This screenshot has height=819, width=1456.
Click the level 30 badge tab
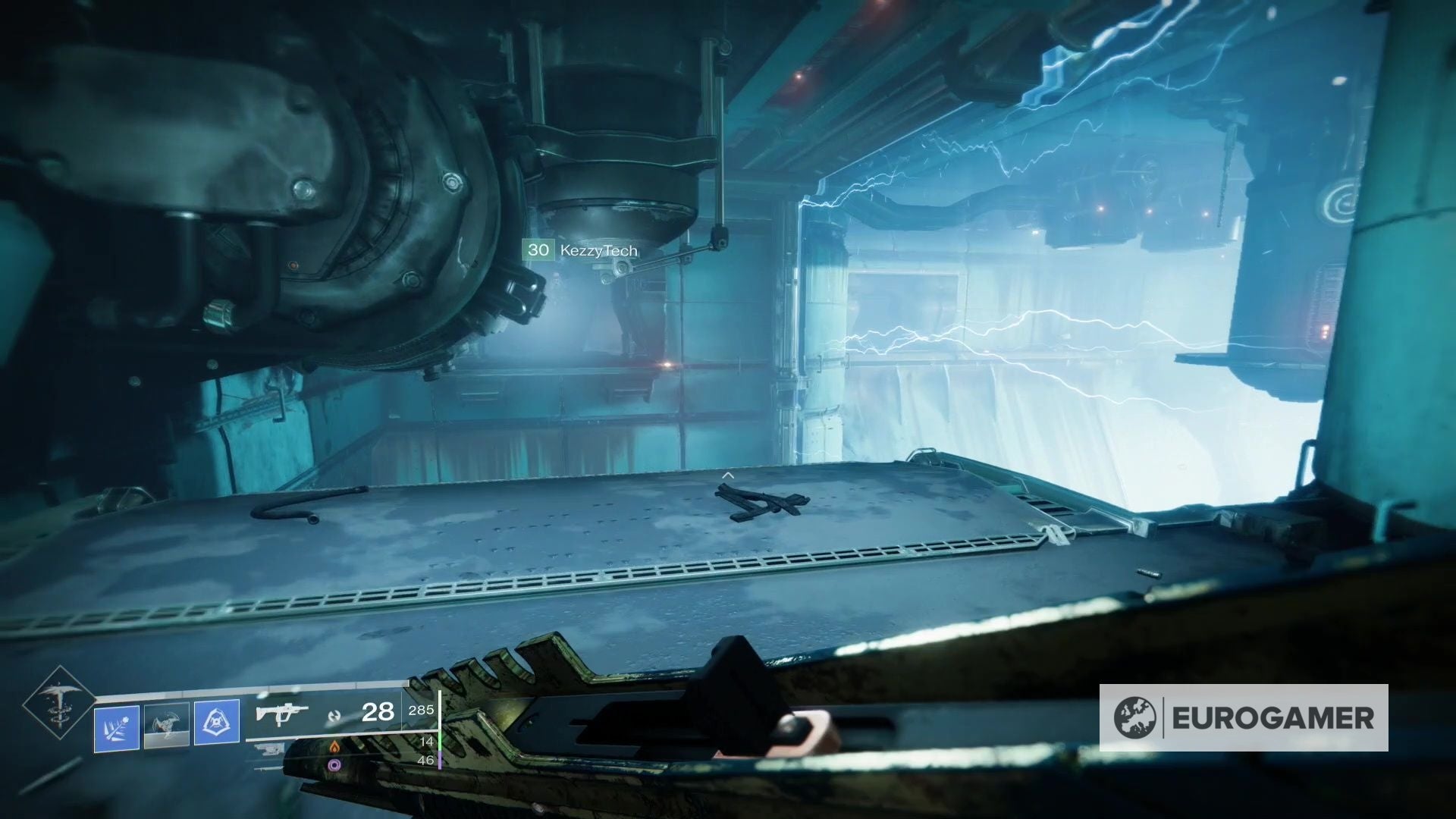pyautogui.click(x=539, y=249)
